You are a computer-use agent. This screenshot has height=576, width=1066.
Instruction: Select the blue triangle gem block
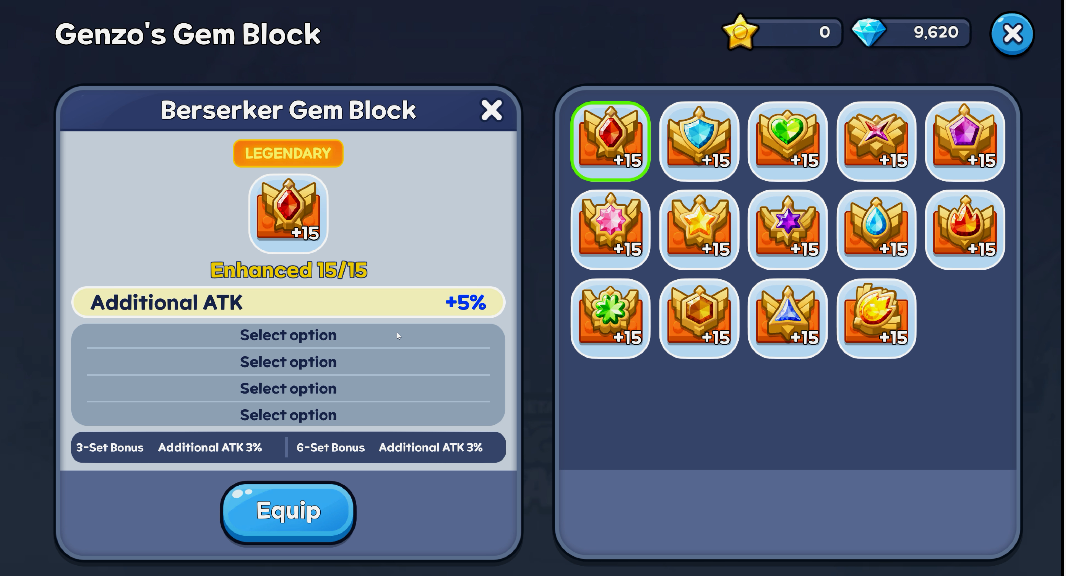[x=788, y=318]
